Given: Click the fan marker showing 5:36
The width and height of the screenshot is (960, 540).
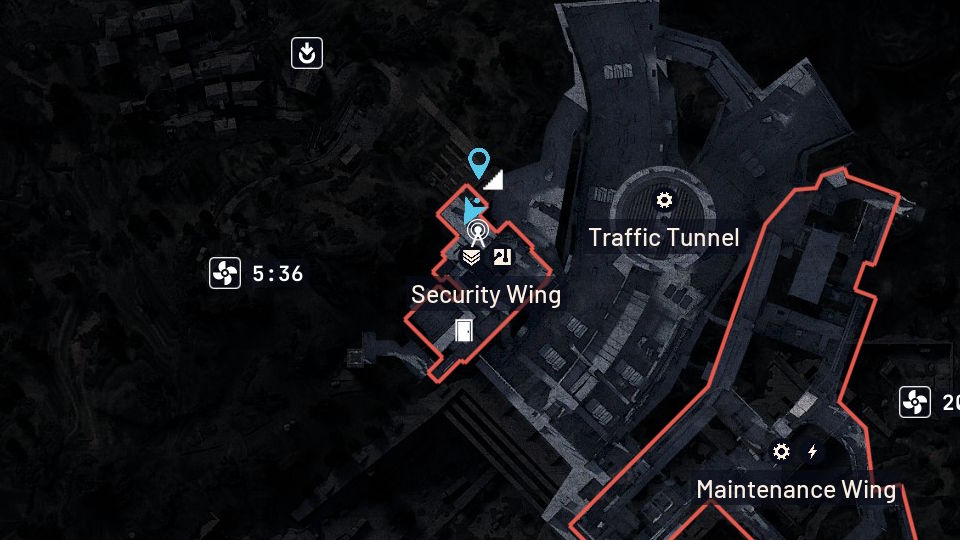Looking at the screenshot, I should point(225,273).
